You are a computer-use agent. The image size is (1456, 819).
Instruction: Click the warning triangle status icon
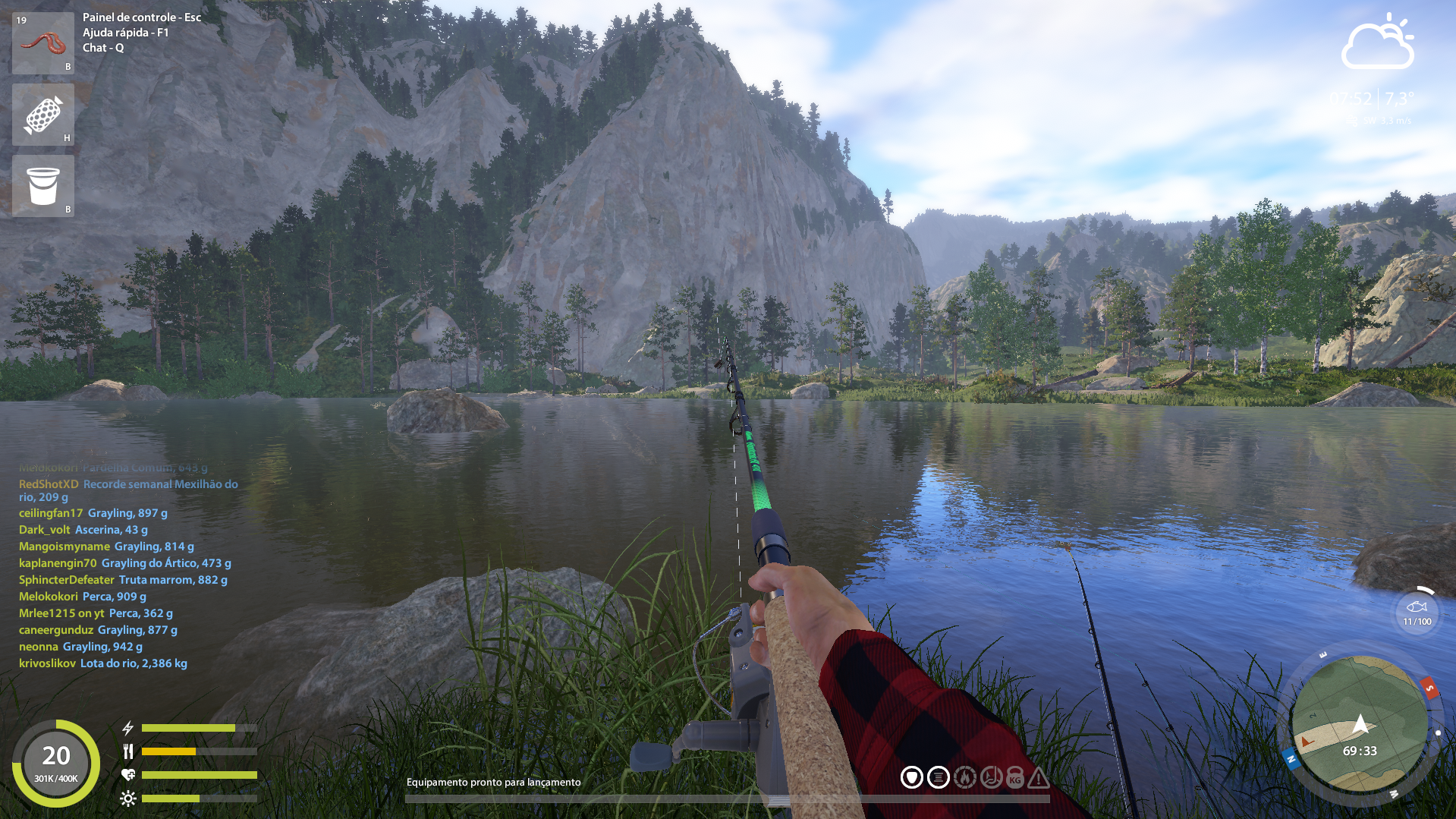coord(1039,777)
